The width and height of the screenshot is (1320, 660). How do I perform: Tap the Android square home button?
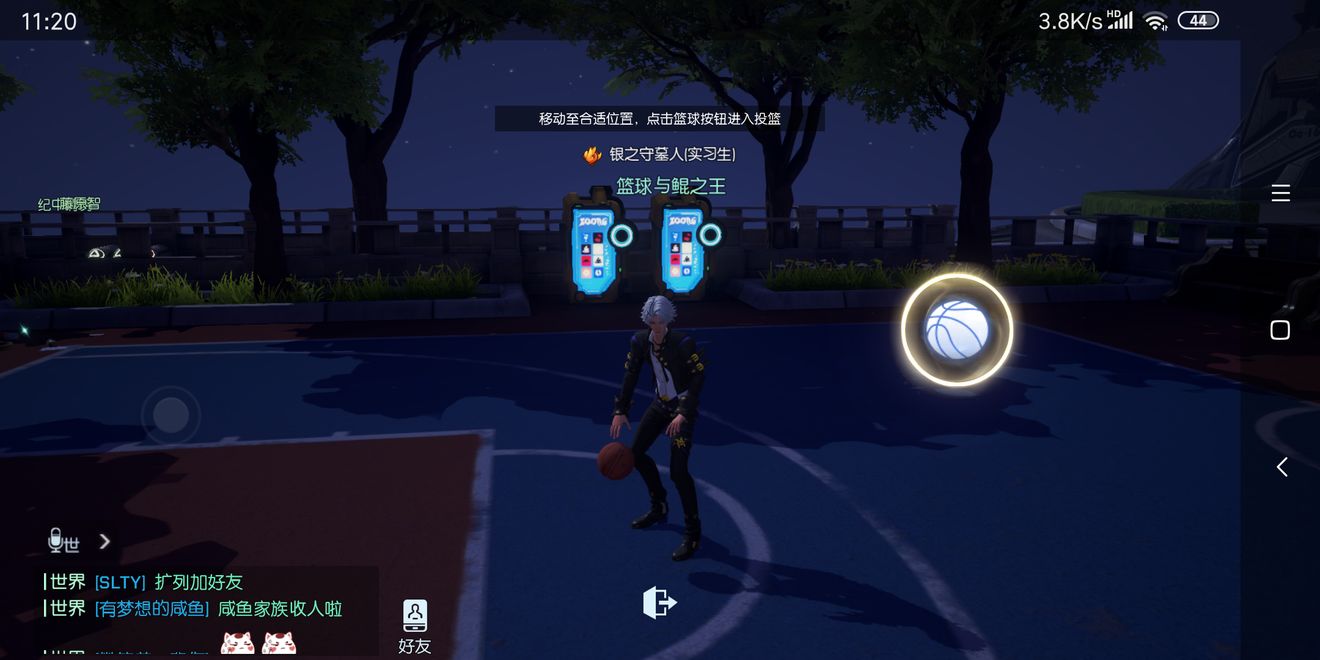(1280, 330)
